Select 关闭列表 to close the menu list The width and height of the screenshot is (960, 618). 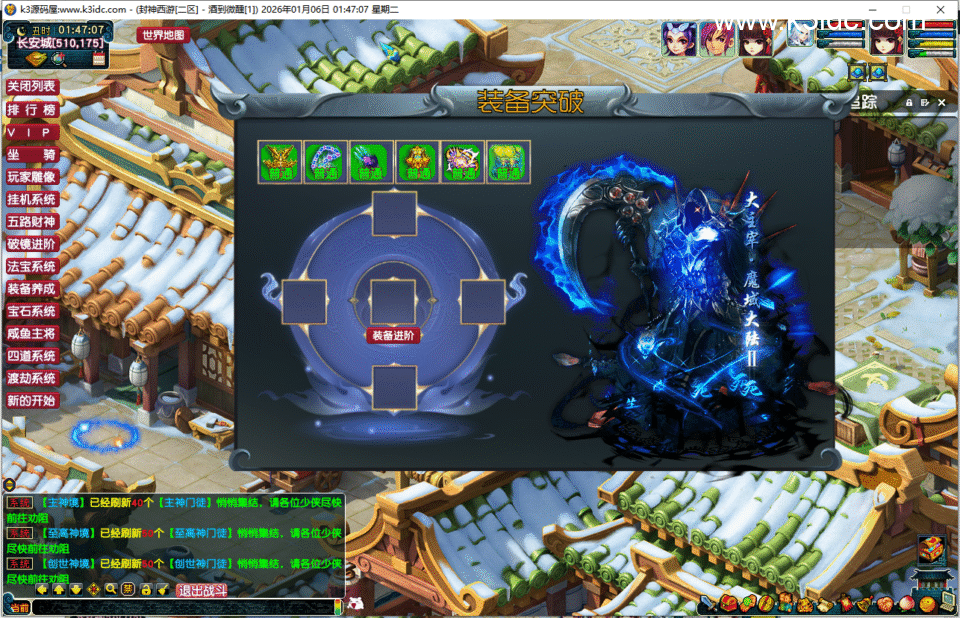[x=32, y=87]
